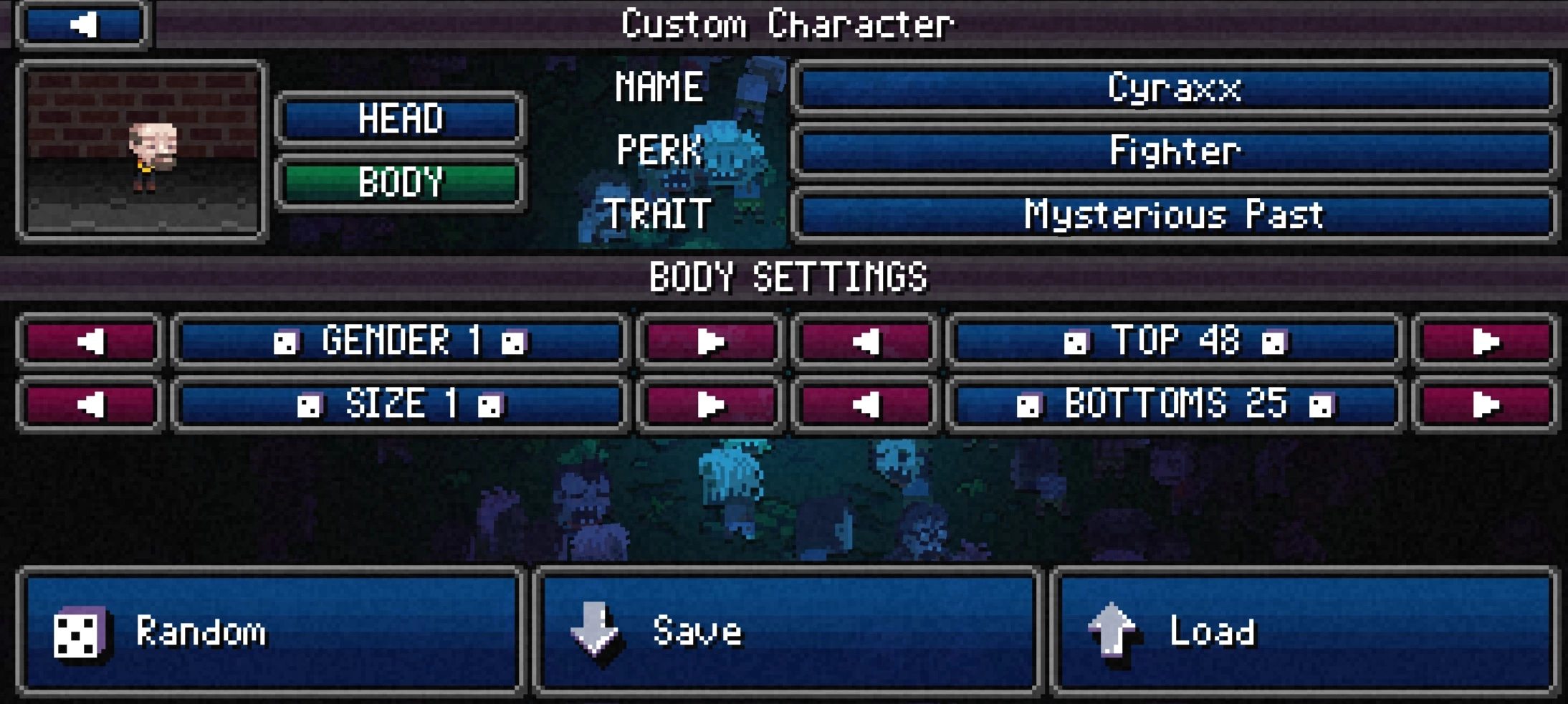Switch to the HEAD settings tab
The image size is (1568, 704).
click(400, 118)
